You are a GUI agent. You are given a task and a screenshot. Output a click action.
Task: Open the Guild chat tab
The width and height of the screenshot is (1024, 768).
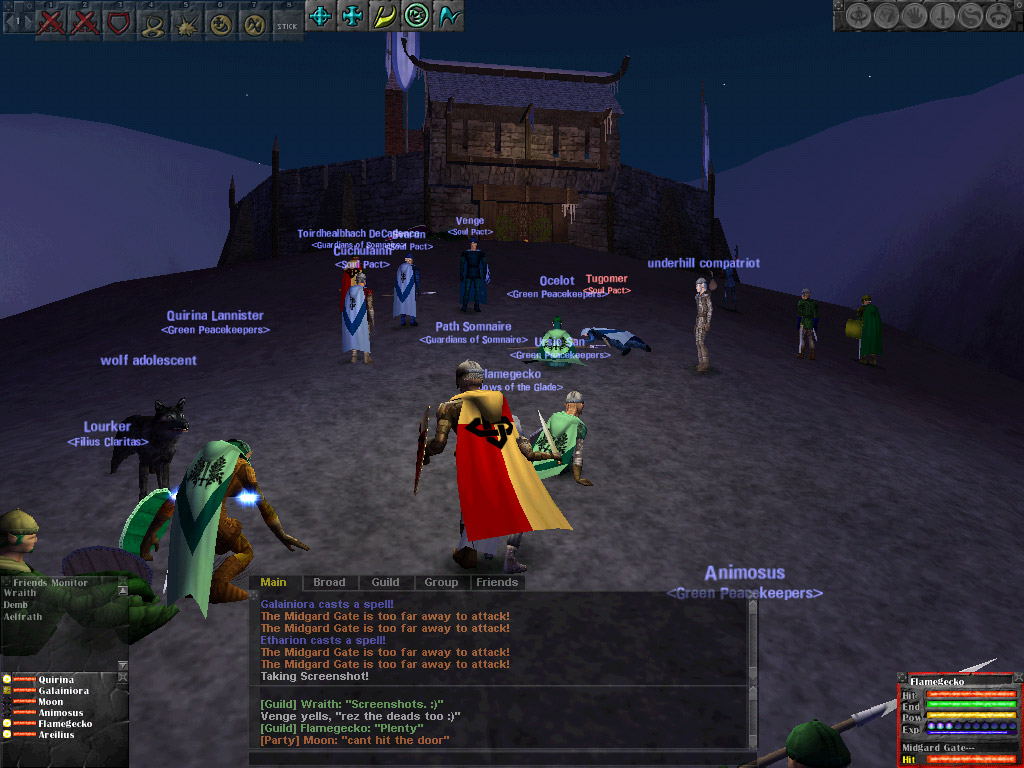click(x=385, y=582)
